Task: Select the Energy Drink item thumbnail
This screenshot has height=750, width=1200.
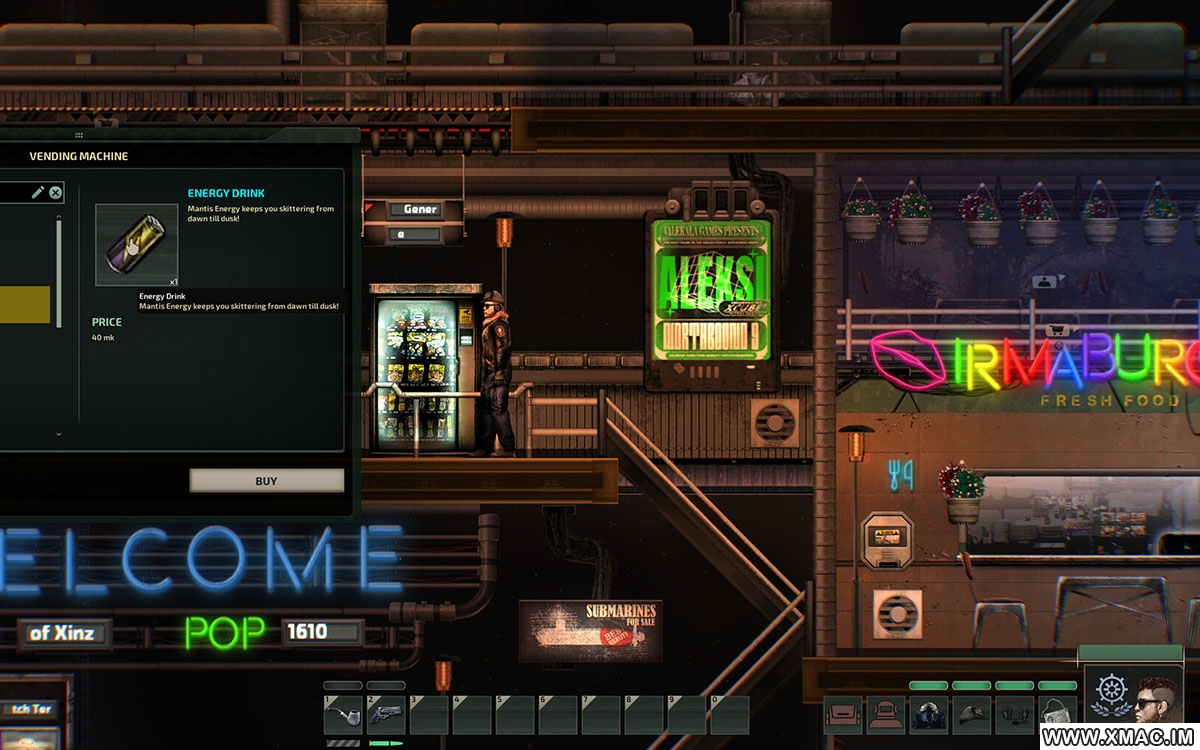Action: [x=136, y=245]
